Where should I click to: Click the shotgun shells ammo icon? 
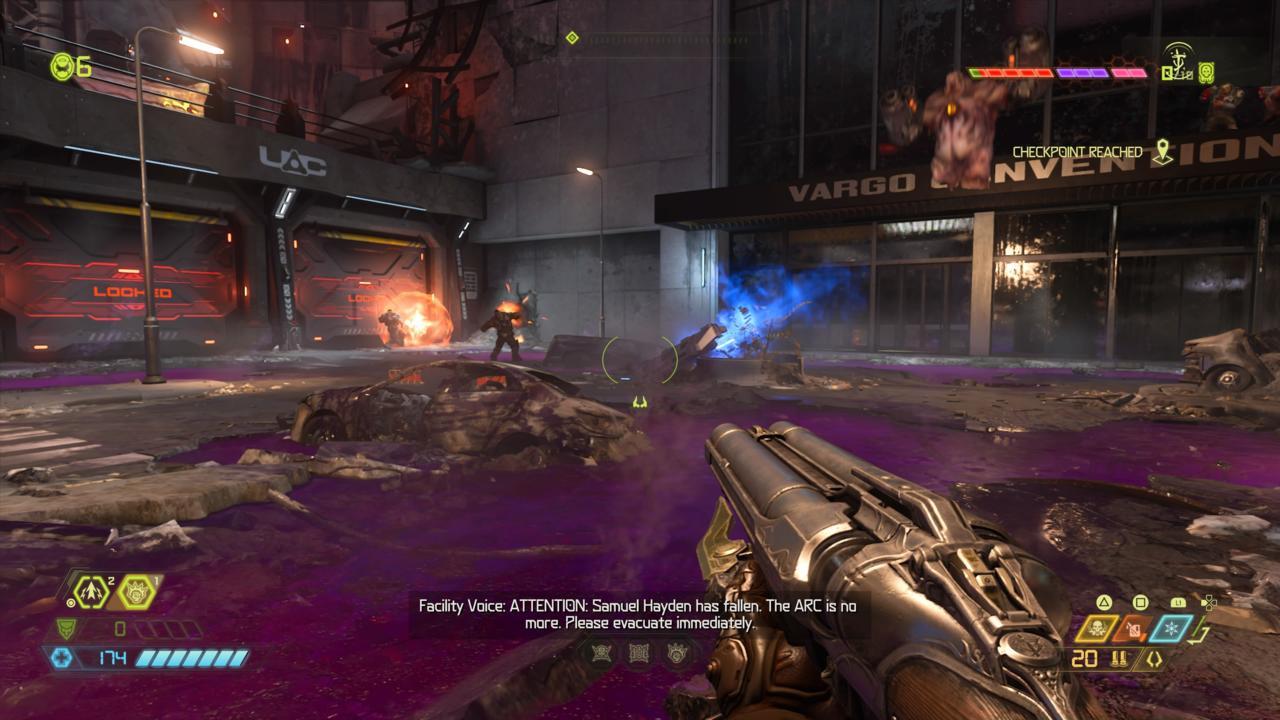1118,659
